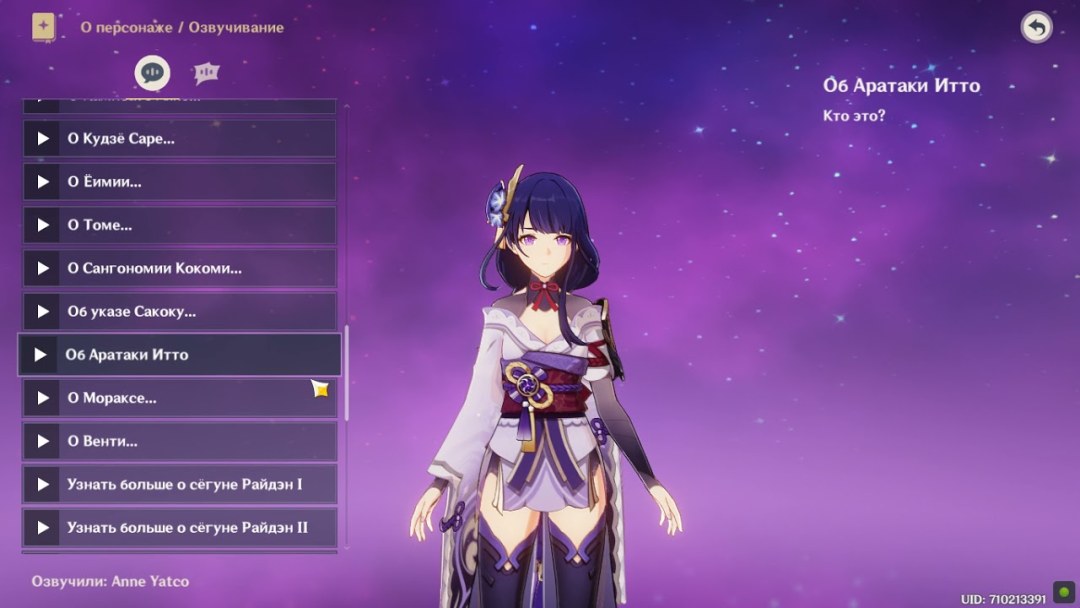Click the voice list scrollbar
1080x608 pixels.
pos(346,372)
